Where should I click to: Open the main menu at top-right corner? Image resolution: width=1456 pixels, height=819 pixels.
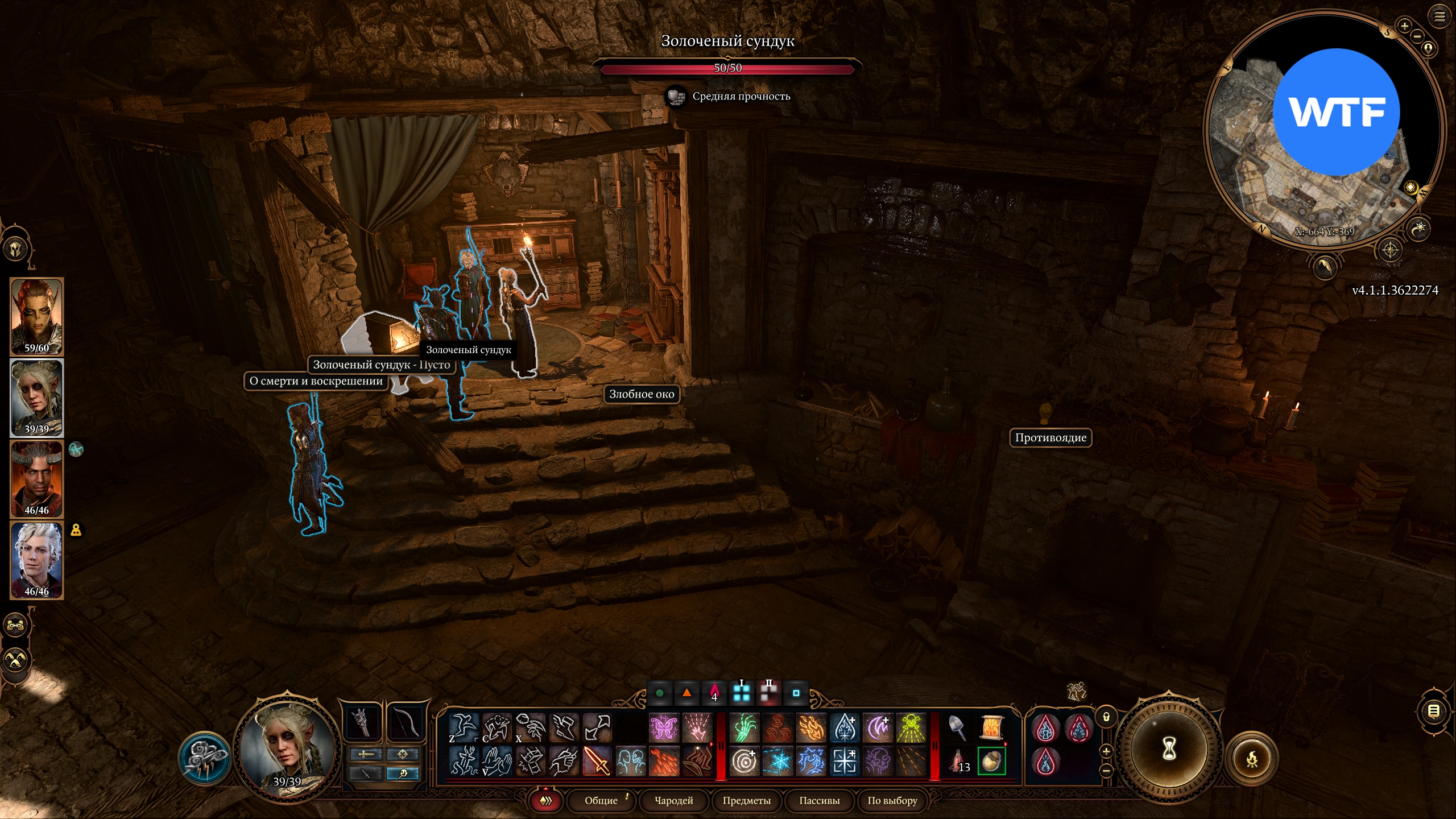tap(1439, 17)
